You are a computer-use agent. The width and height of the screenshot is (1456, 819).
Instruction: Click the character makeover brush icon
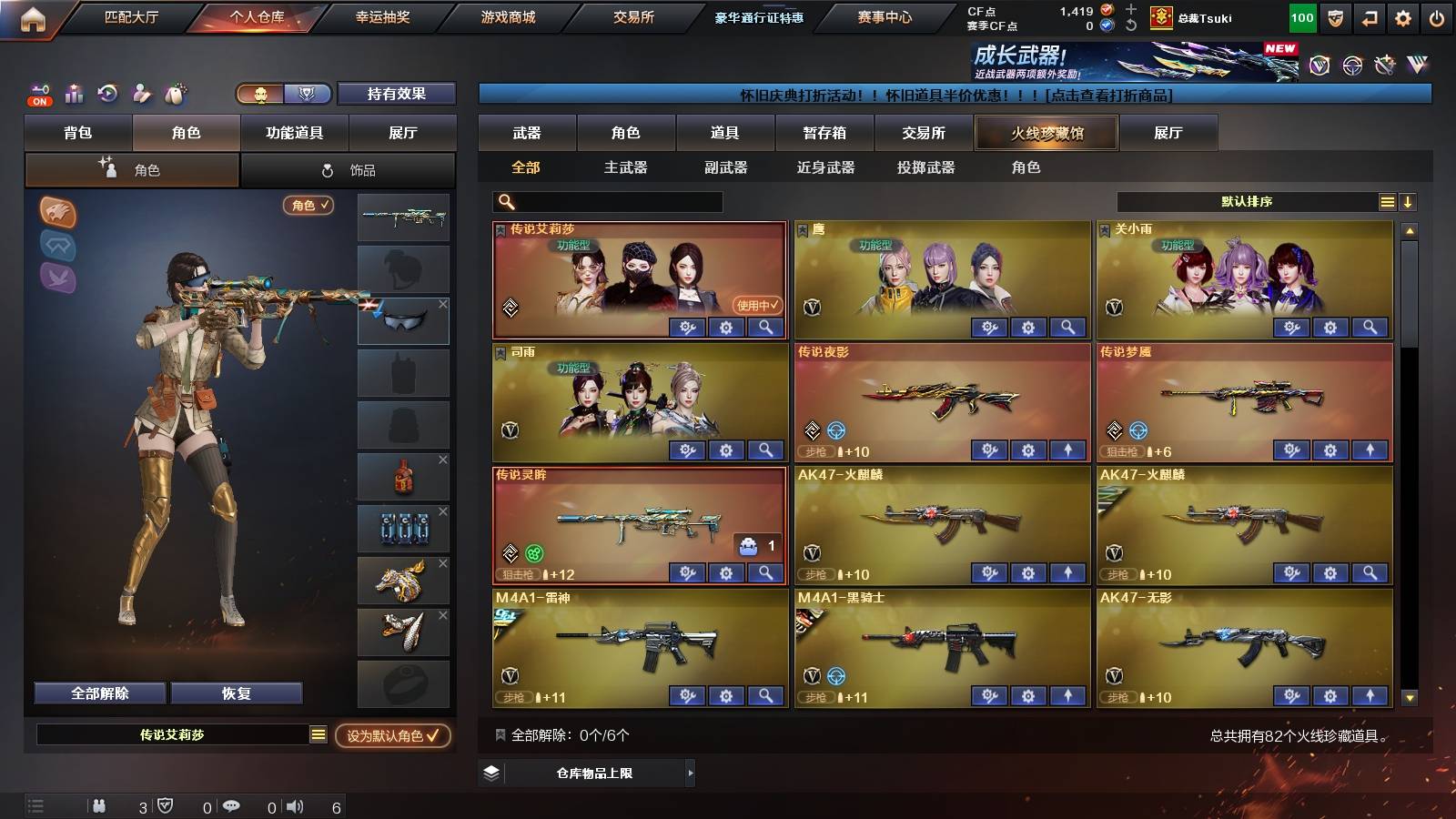click(139, 94)
